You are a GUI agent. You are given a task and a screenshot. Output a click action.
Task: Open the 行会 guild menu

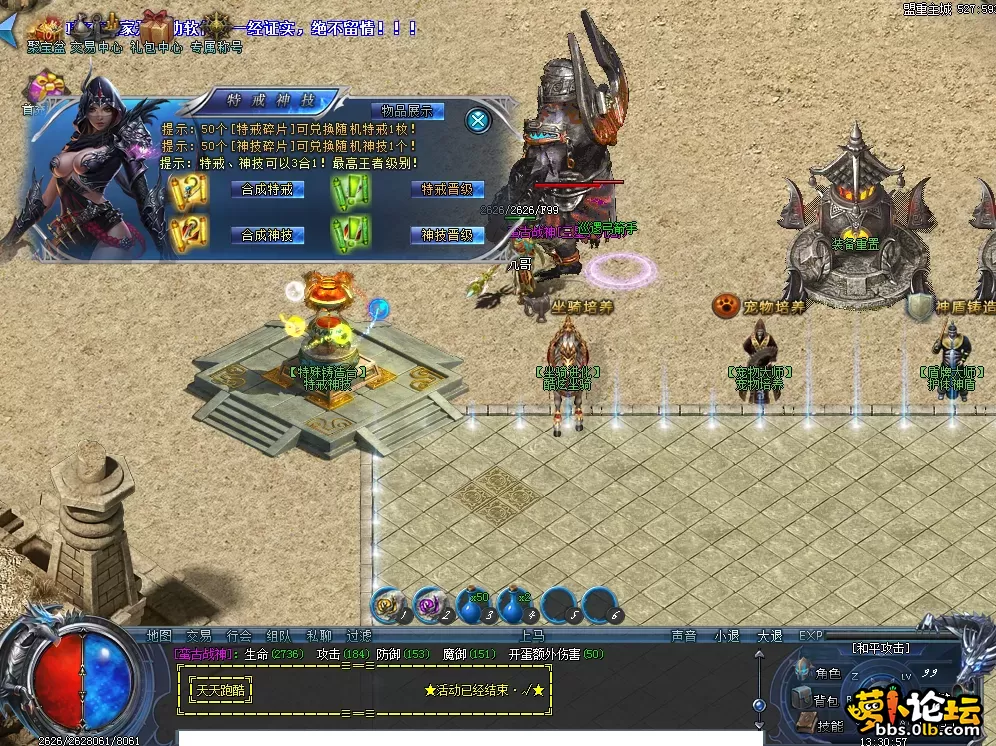pyautogui.click(x=239, y=635)
